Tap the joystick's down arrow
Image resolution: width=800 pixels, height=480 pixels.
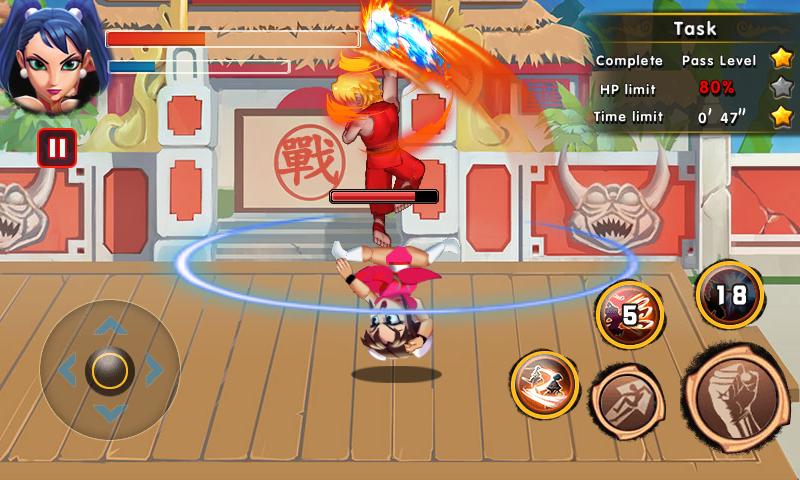pyautogui.click(x=109, y=413)
